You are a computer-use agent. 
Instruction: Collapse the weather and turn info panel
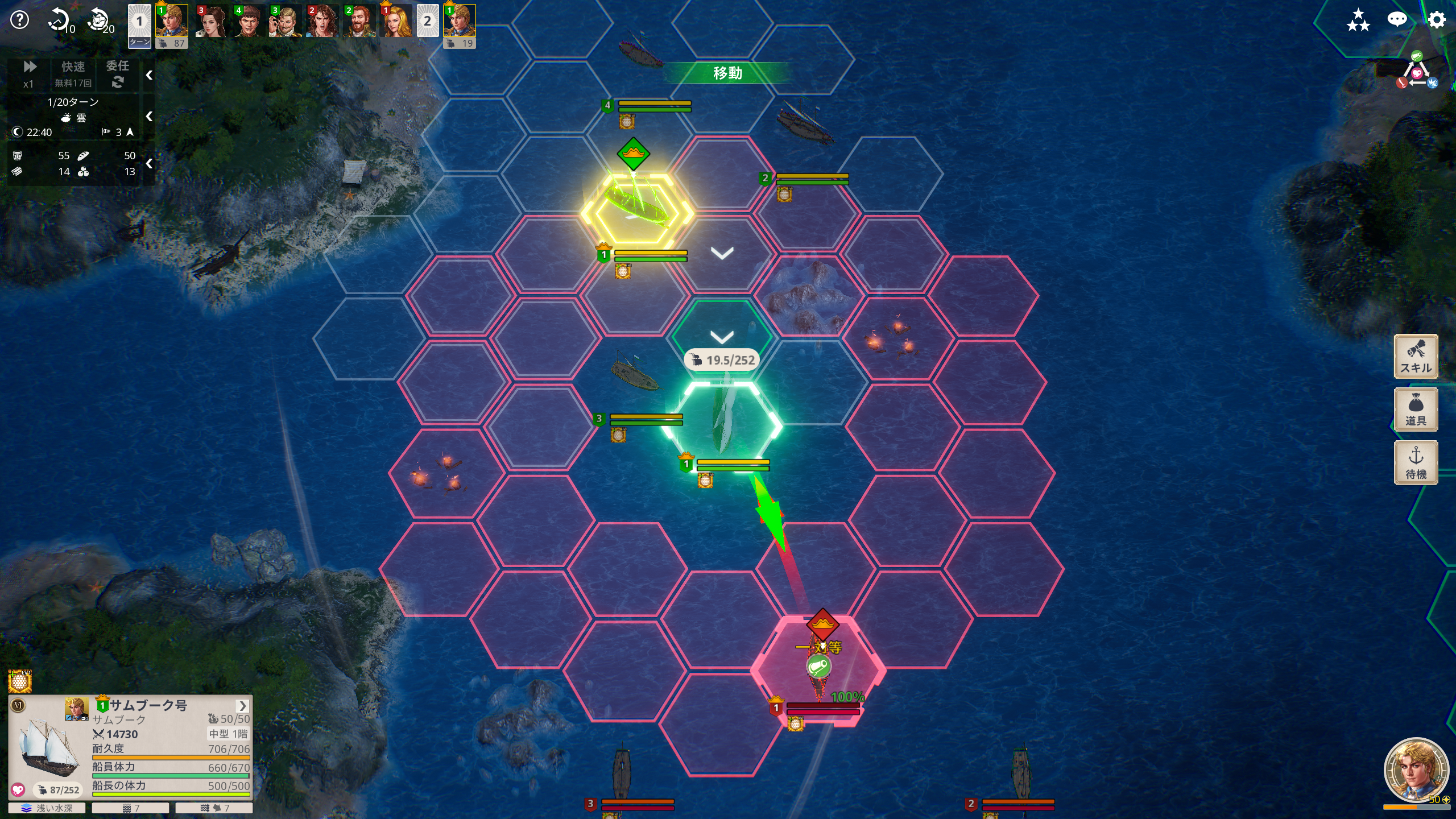pyautogui.click(x=149, y=117)
